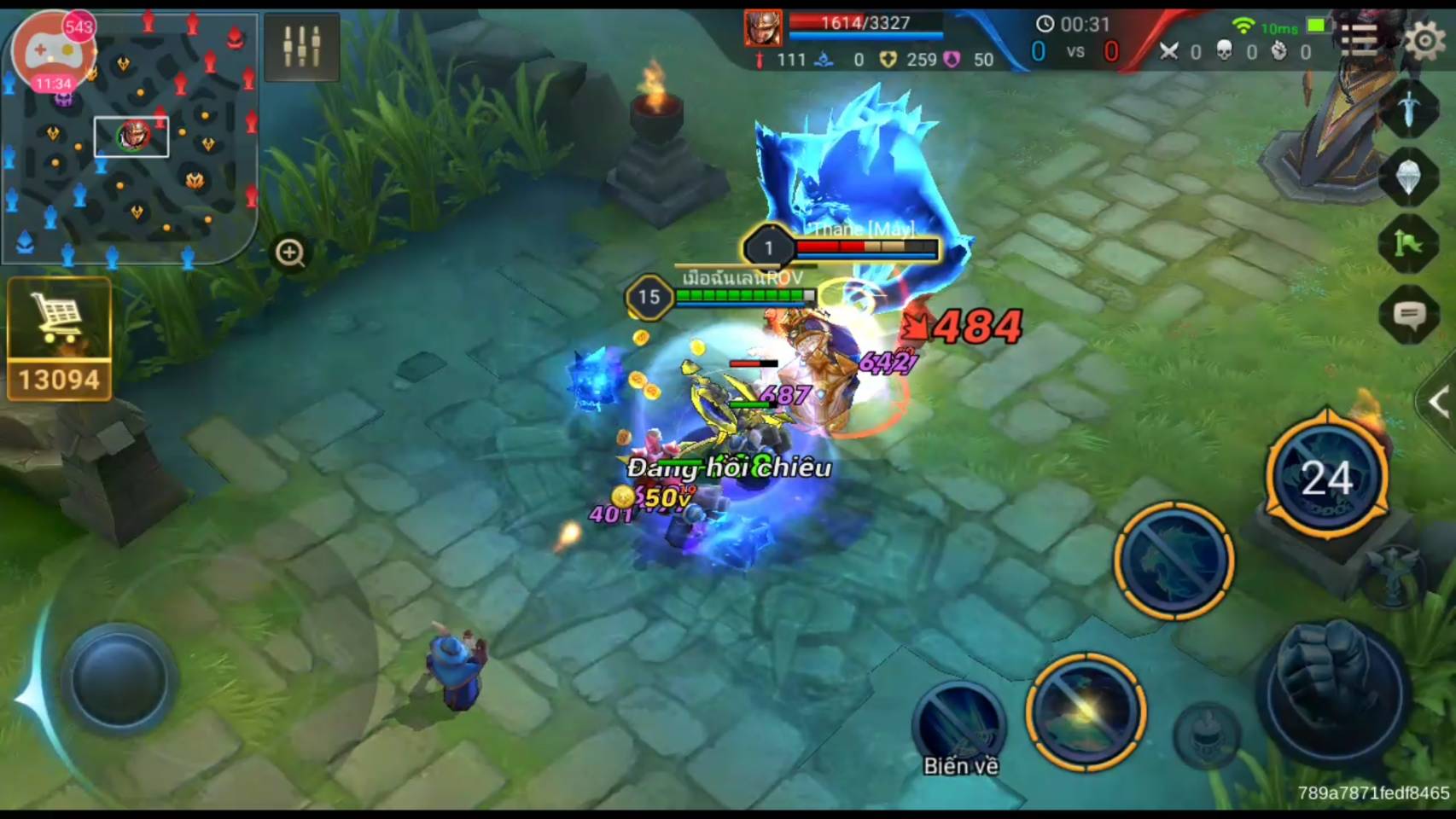Send the green flag gather signal

pyautogui.click(x=1409, y=246)
